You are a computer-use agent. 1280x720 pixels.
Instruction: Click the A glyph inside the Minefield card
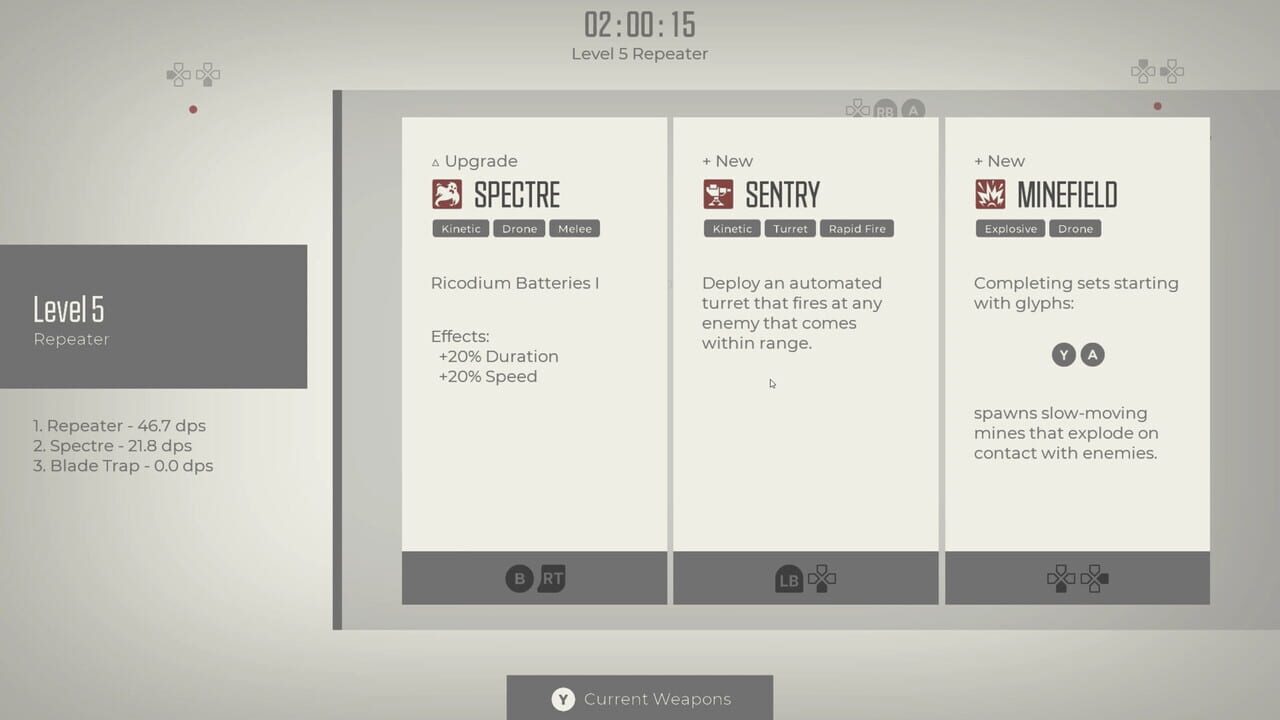pyautogui.click(x=1092, y=355)
